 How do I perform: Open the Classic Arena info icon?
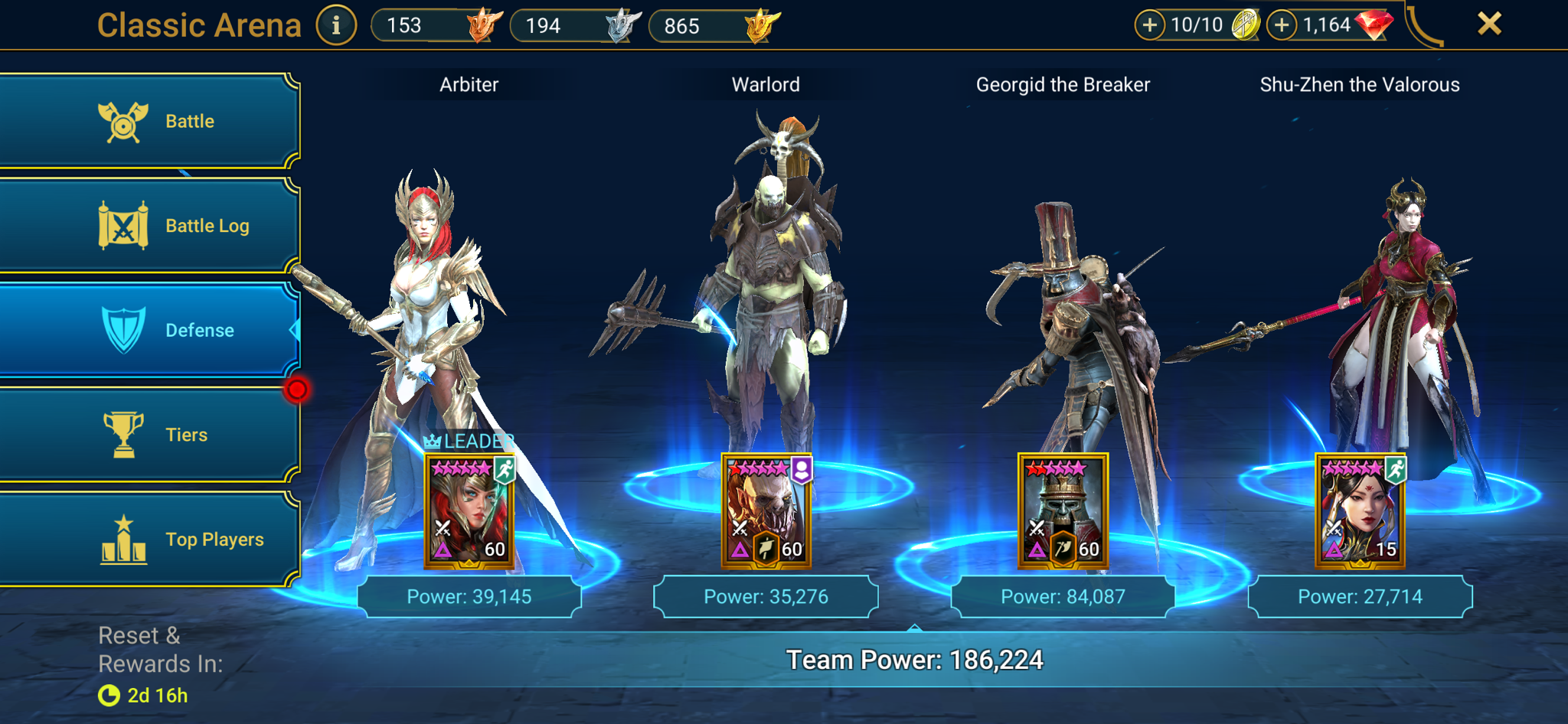click(x=337, y=24)
